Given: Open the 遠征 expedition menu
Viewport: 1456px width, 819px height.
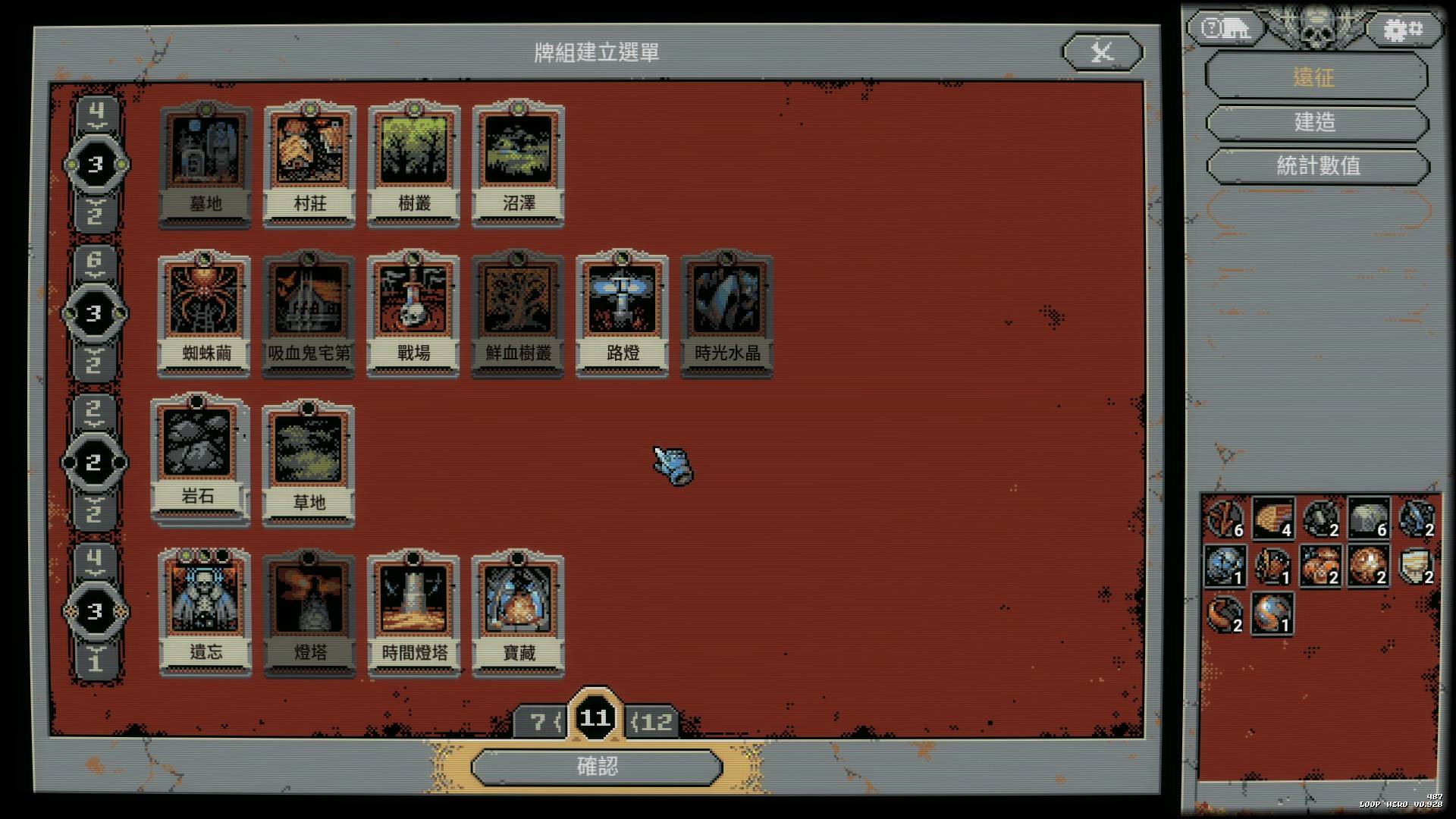Looking at the screenshot, I should (1316, 77).
